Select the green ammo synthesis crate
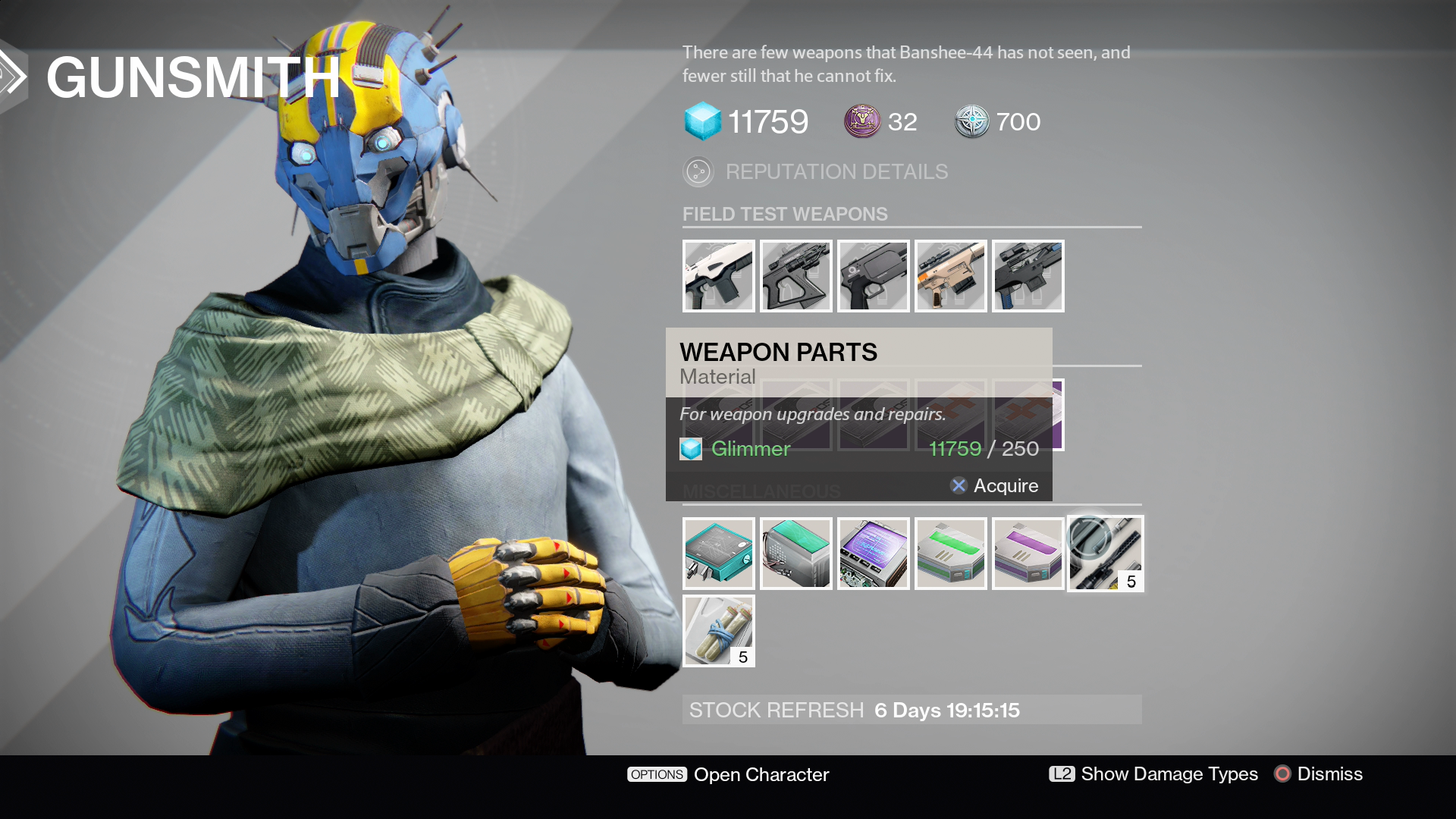Viewport: 1456px width, 819px height. coord(950,554)
